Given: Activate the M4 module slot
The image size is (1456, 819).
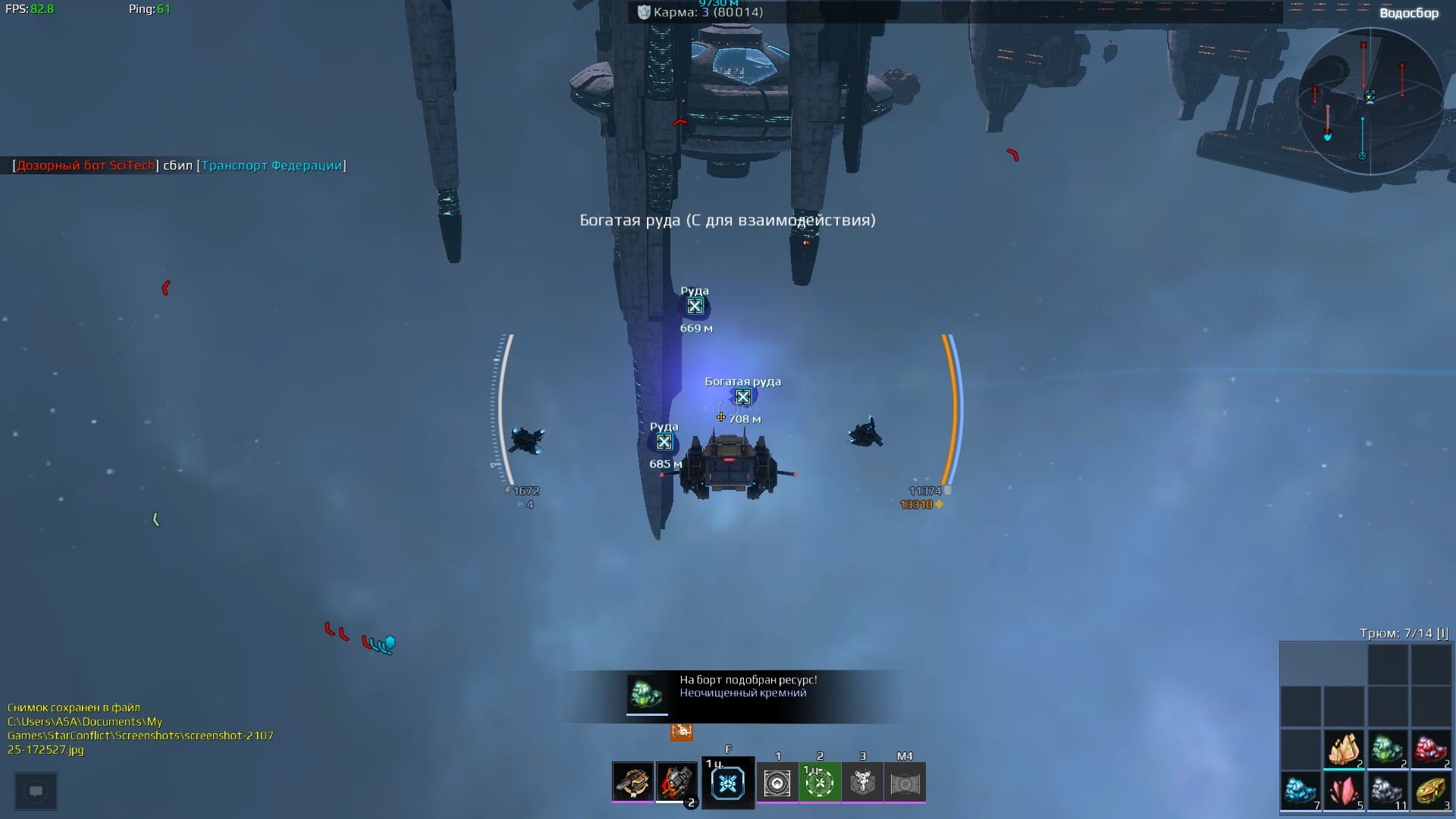Looking at the screenshot, I should 905,783.
